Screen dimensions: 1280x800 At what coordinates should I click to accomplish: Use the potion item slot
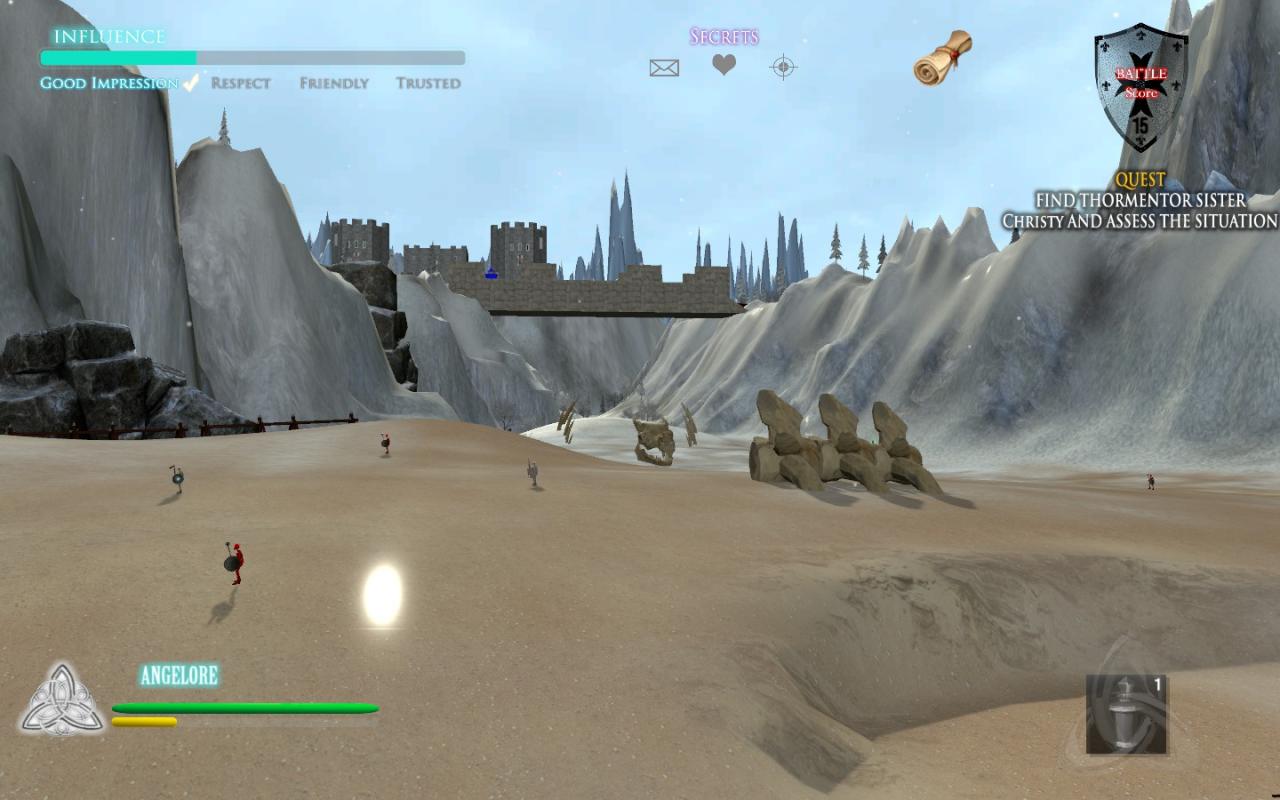(1126, 714)
